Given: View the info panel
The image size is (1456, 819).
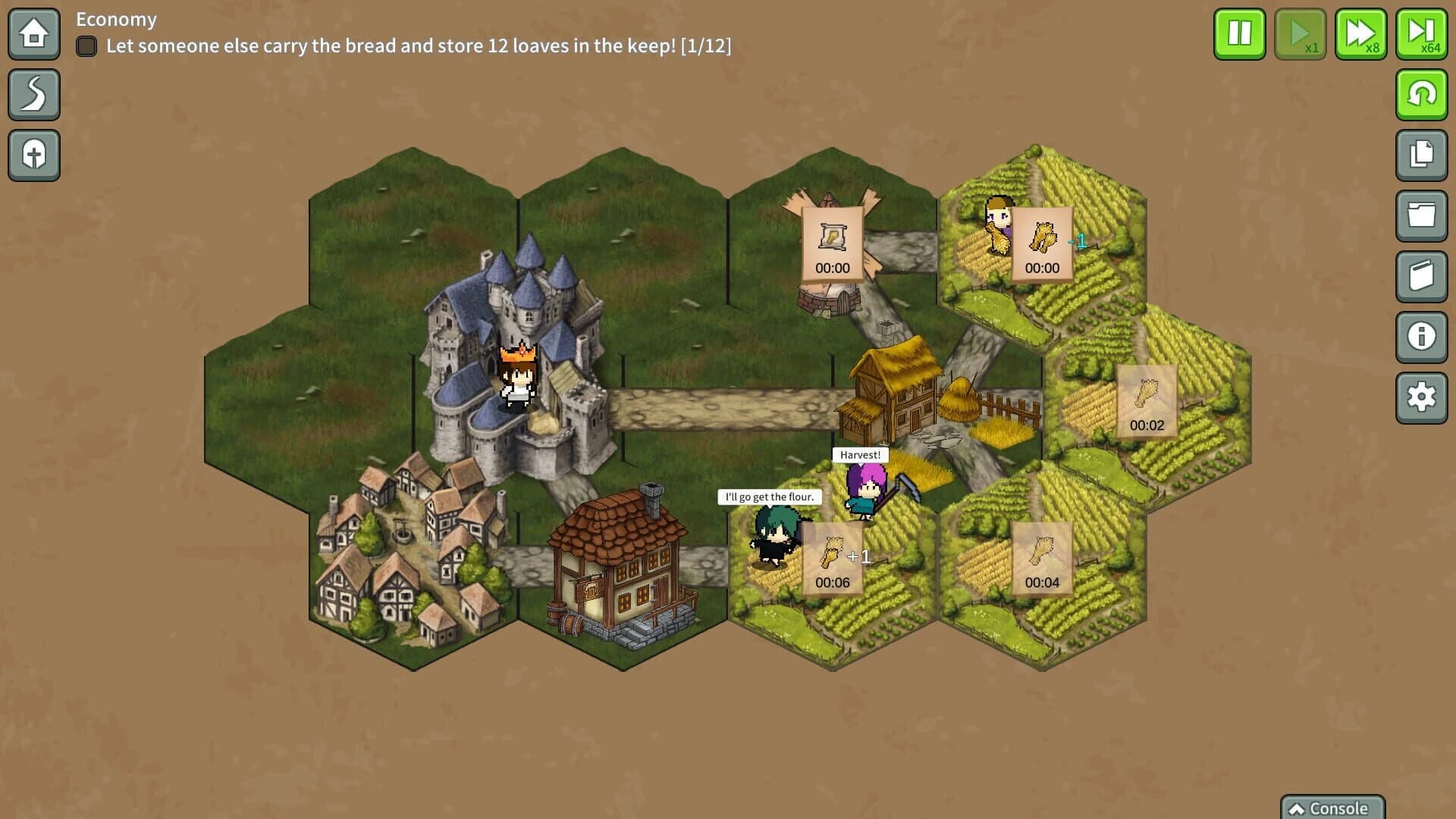Looking at the screenshot, I should [x=1423, y=336].
